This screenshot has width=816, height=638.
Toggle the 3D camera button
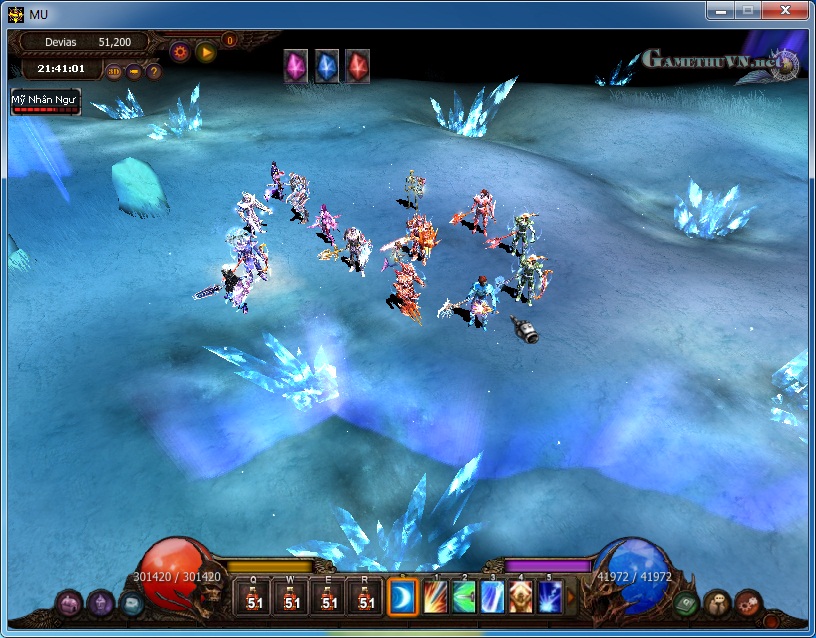click(x=114, y=71)
